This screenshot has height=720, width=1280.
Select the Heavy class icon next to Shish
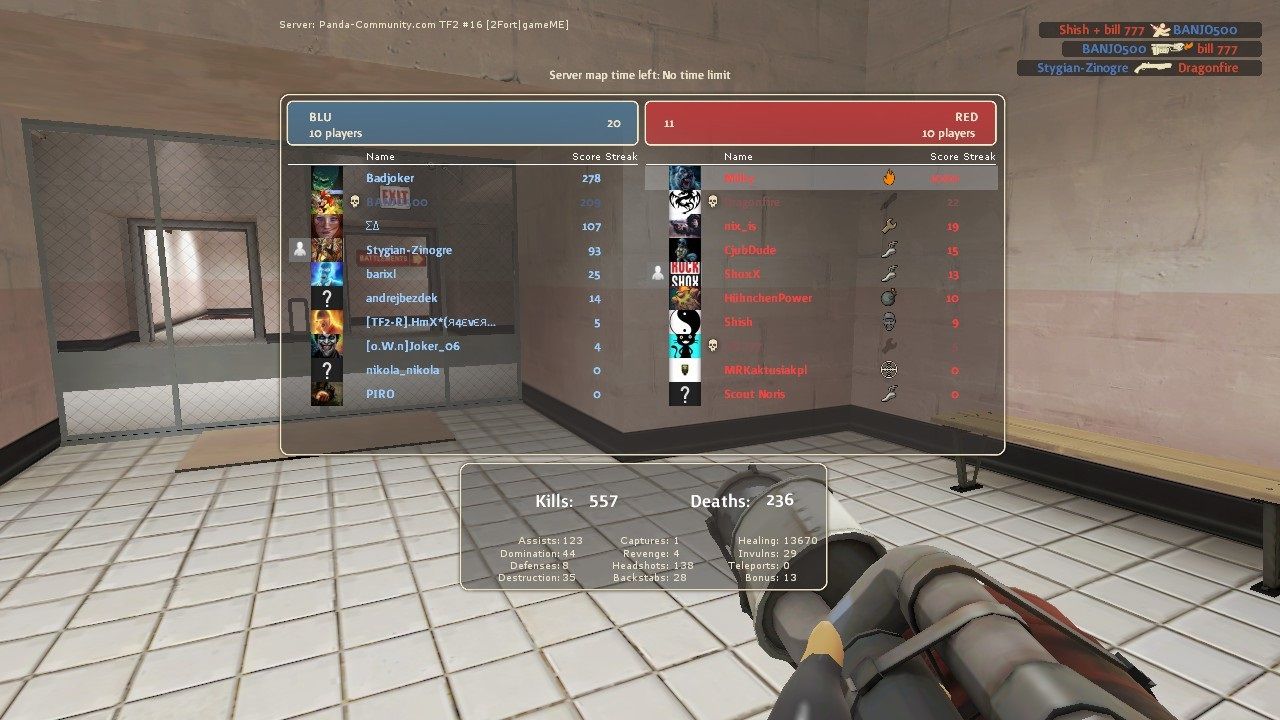pos(889,322)
